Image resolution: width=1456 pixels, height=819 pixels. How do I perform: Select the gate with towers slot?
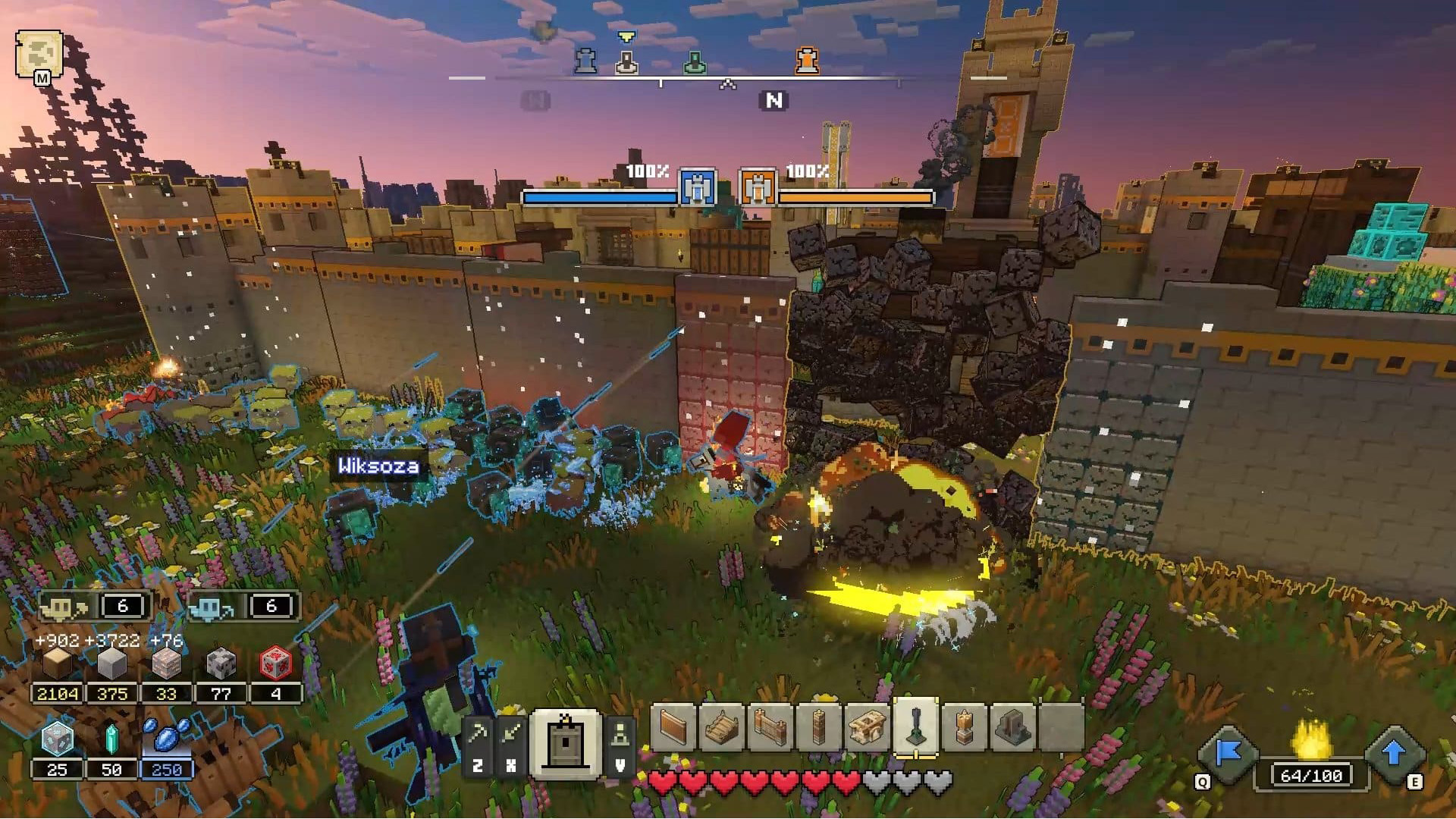point(770,727)
